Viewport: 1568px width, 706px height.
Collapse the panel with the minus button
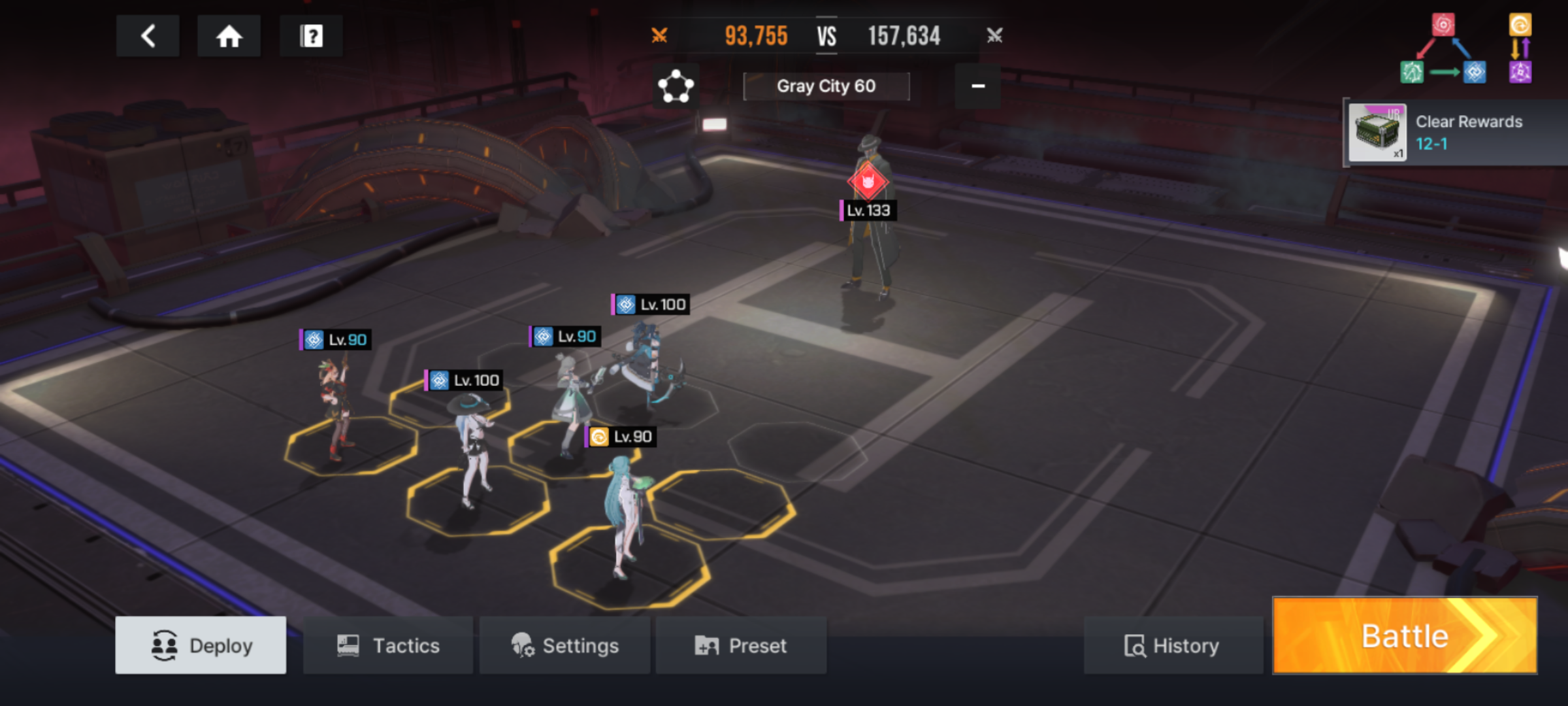(x=977, y=86)
